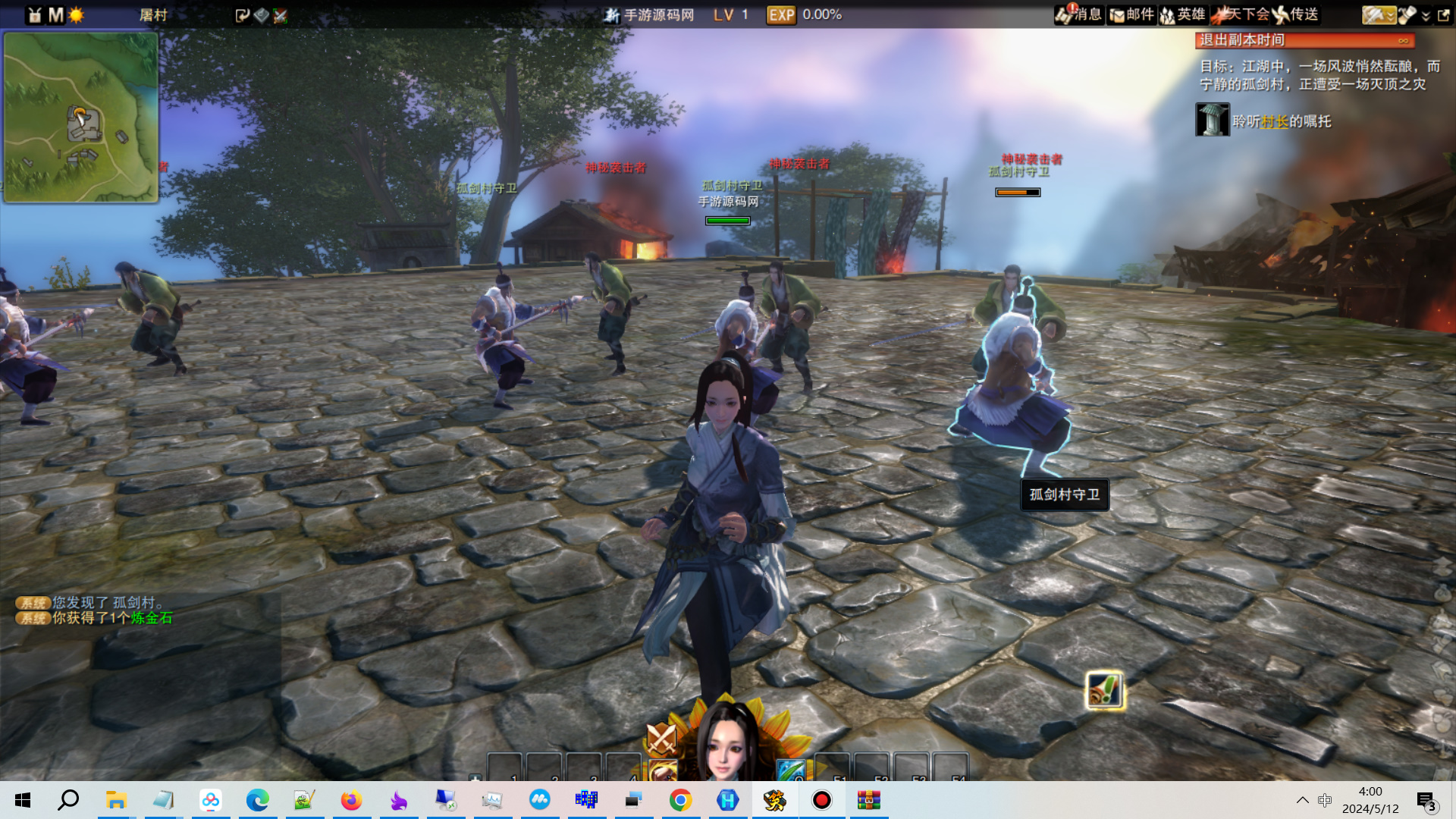Image resolution: width=1456 pixels, height=819 pixels.
Task: Open the 消息 messages panel
Action: [x=1078, y=14]
